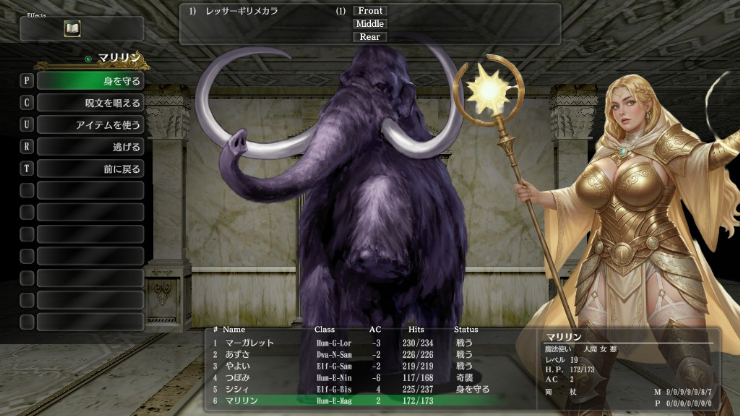
Task: Pick the アイテムを使う (use item) command
Action: [x=91, y=124]
